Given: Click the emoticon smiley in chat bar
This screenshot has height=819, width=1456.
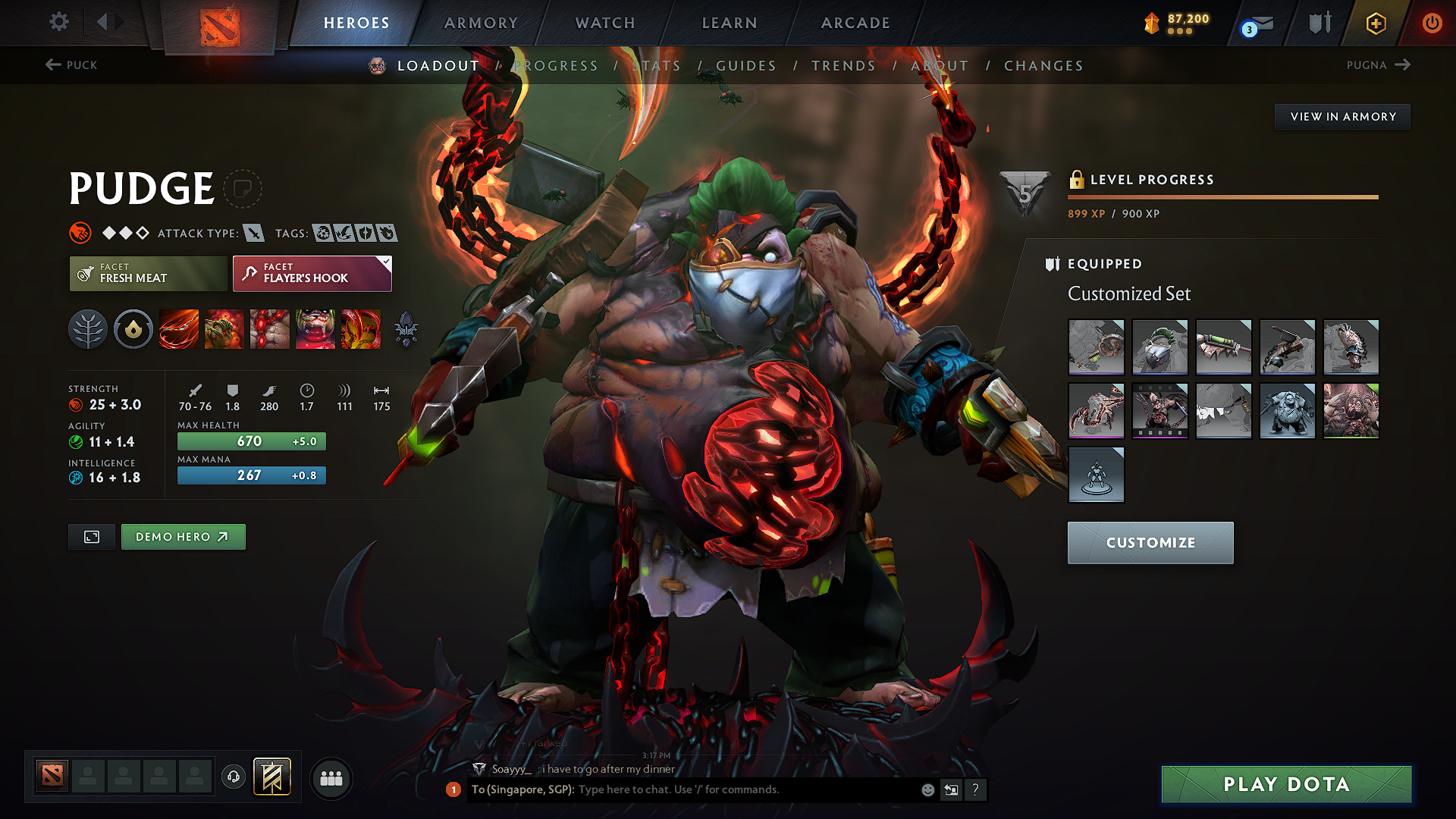Looking at the screenshot, I should pos(927,789).
